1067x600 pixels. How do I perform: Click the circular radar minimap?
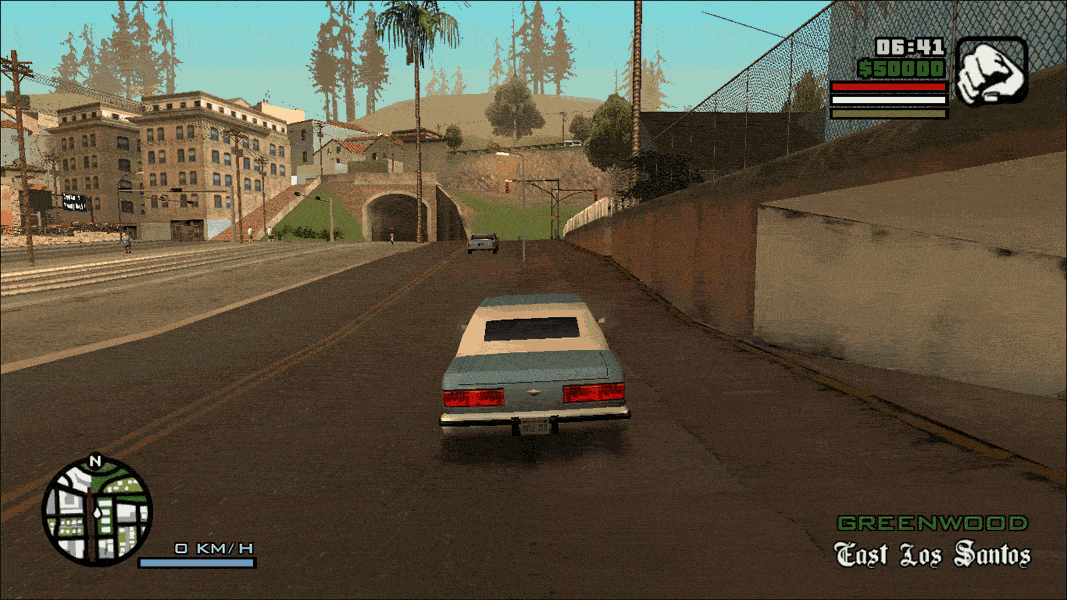(96, 511)
